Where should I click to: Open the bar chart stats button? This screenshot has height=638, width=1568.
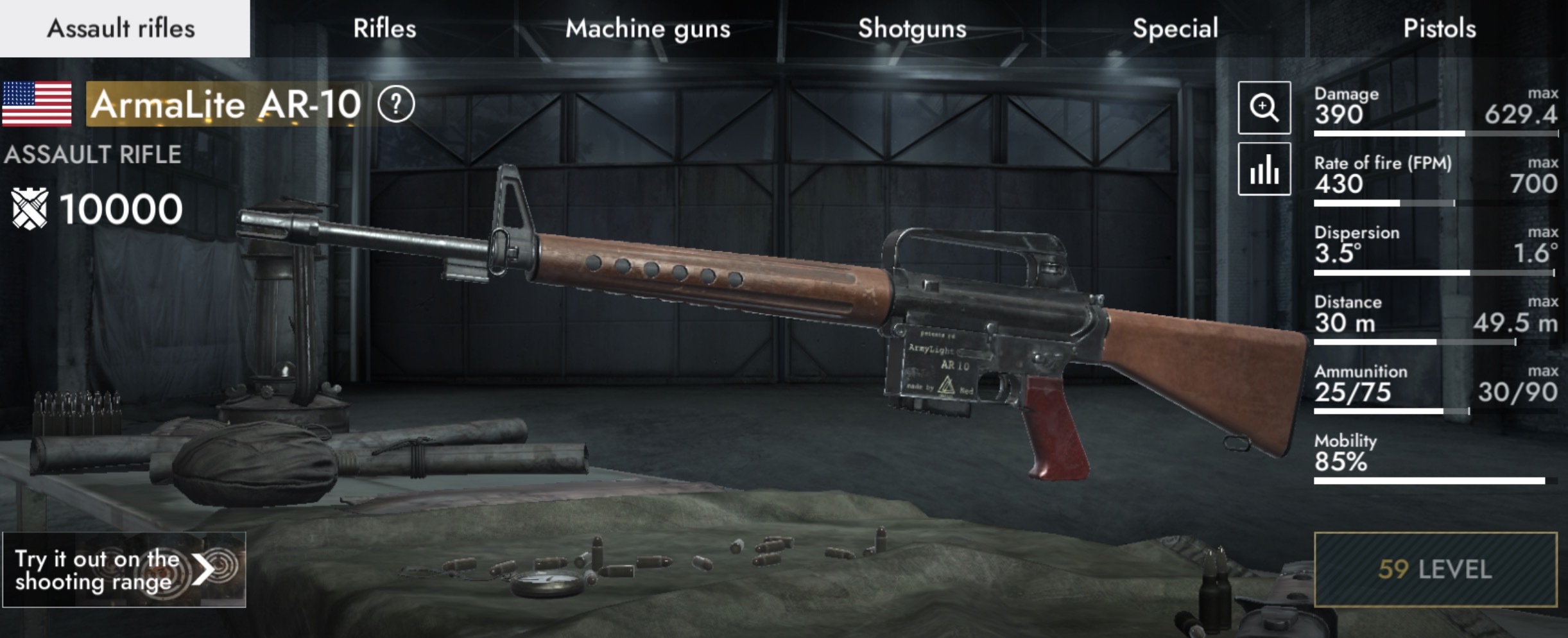(1264, 169)
